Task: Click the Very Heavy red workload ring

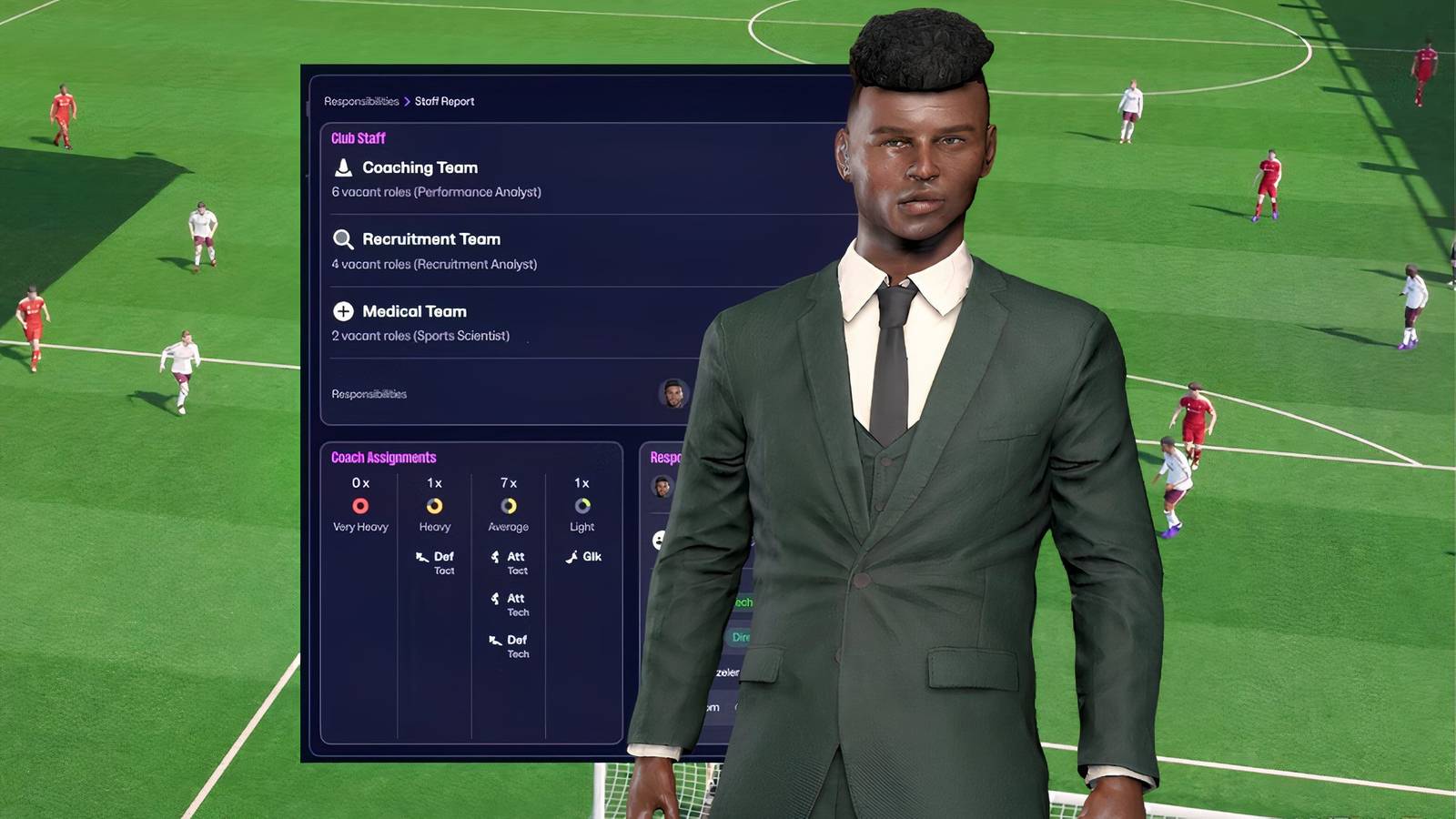Action: [x=359, y=507]
